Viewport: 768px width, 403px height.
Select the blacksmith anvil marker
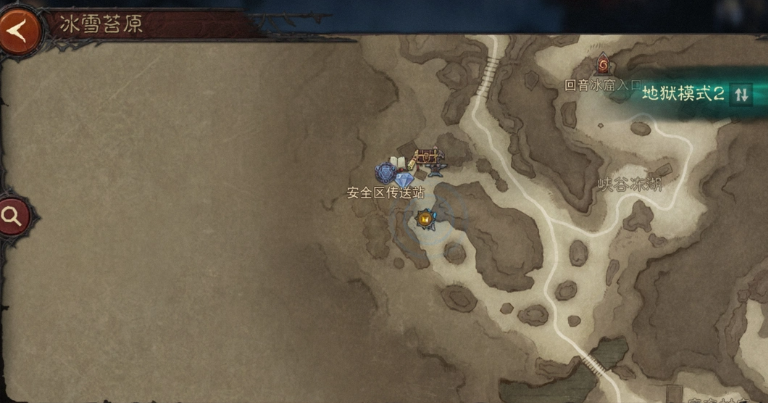pyautogui.click(x=435, y=171)
